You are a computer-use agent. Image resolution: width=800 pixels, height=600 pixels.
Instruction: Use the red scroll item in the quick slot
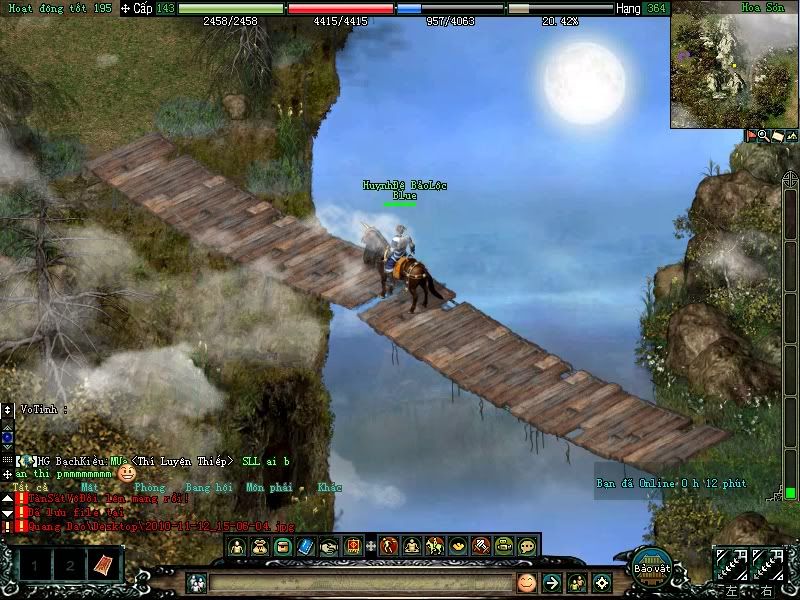(103, 565)
